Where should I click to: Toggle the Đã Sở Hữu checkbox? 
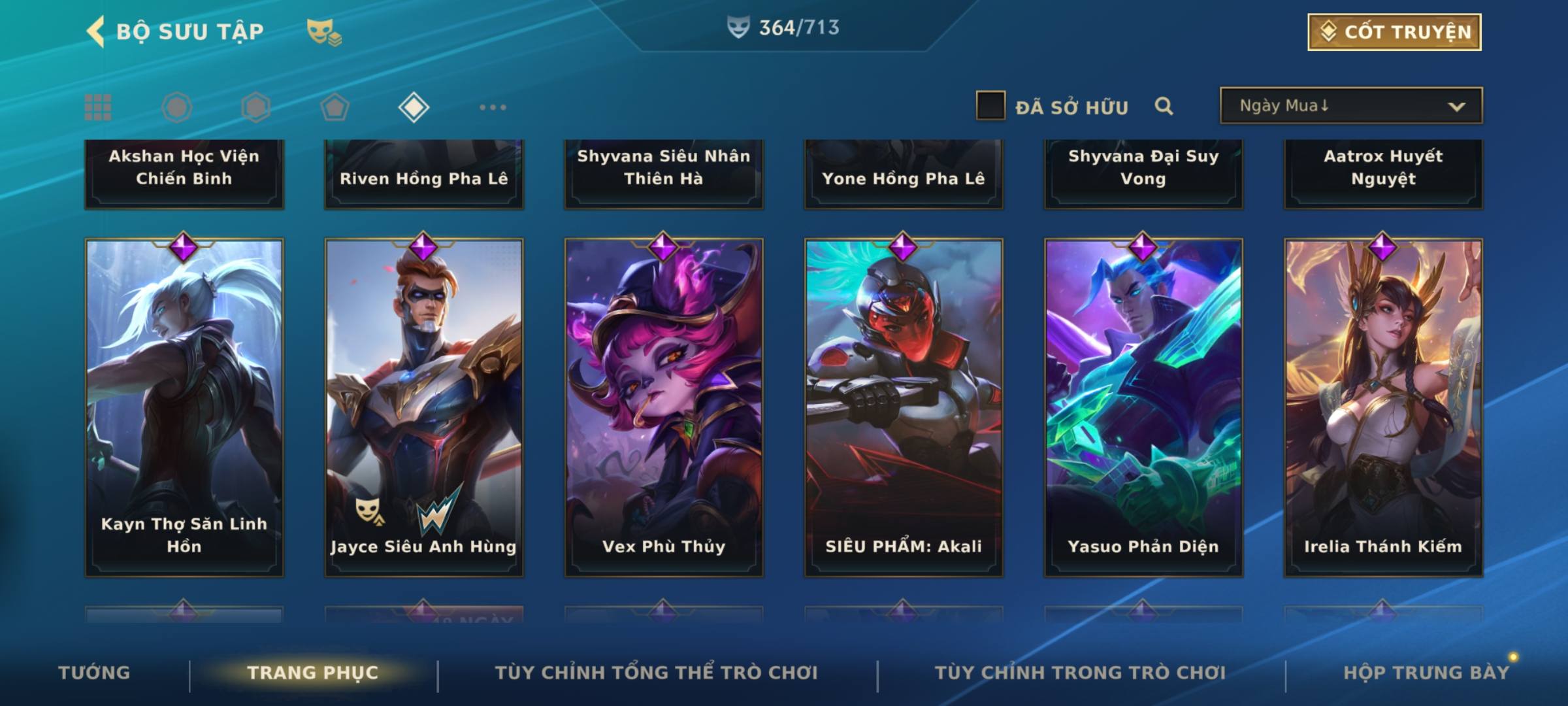click(x=990, y=106)
